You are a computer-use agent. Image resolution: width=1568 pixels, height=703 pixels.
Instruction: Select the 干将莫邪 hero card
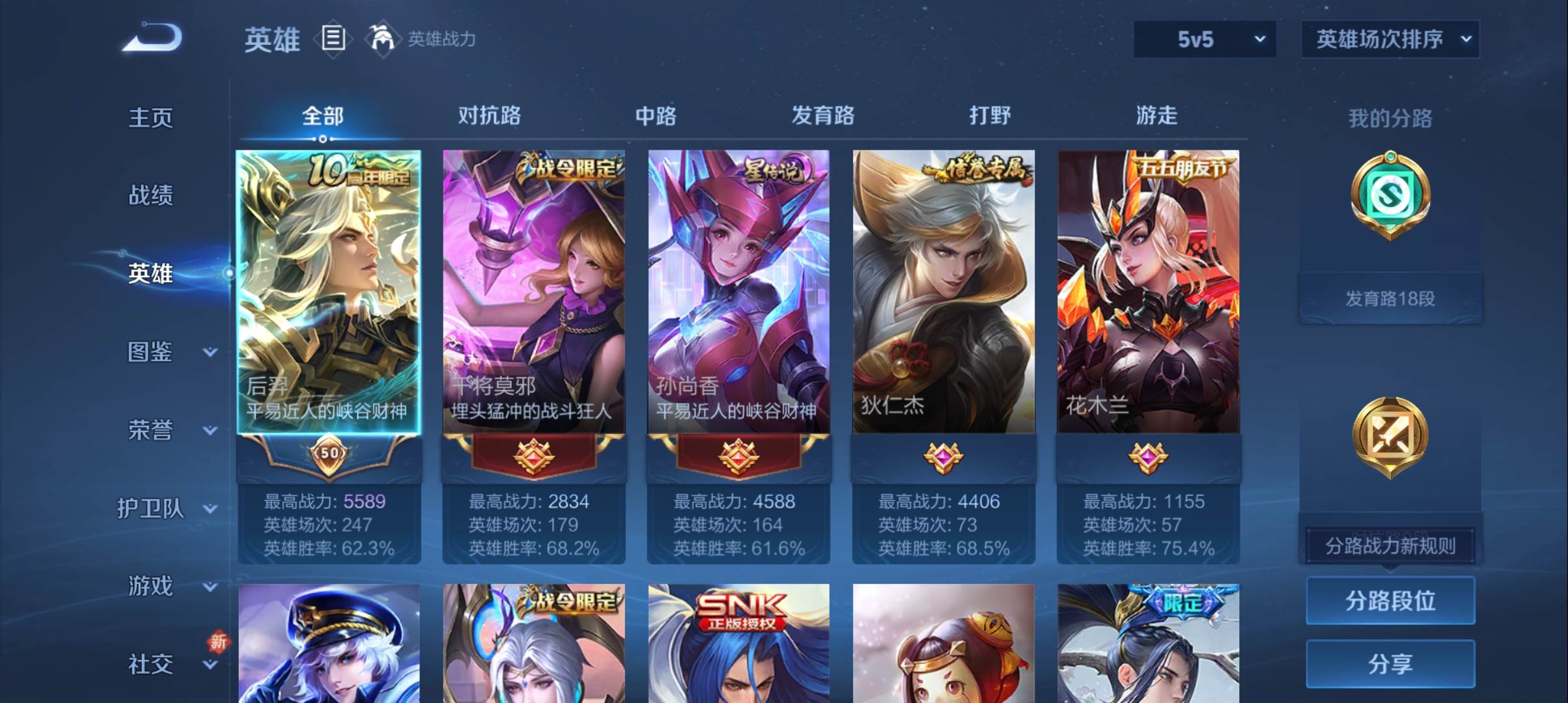(533, 293)
